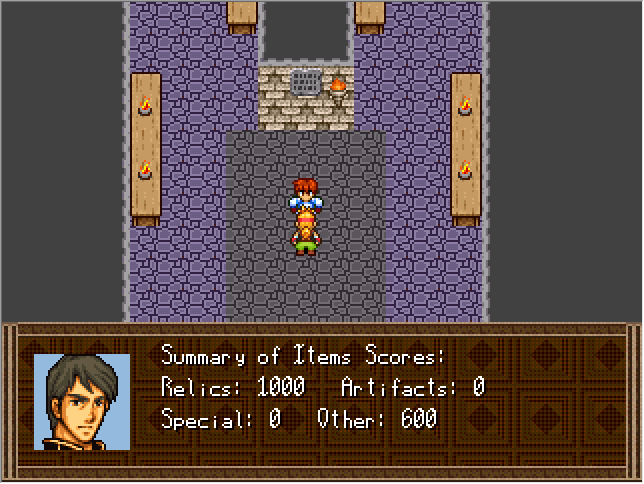This screenshot has width=644, height=484.
Task: Select the dark-haired speaker portrait
Action: coord(82,401)
